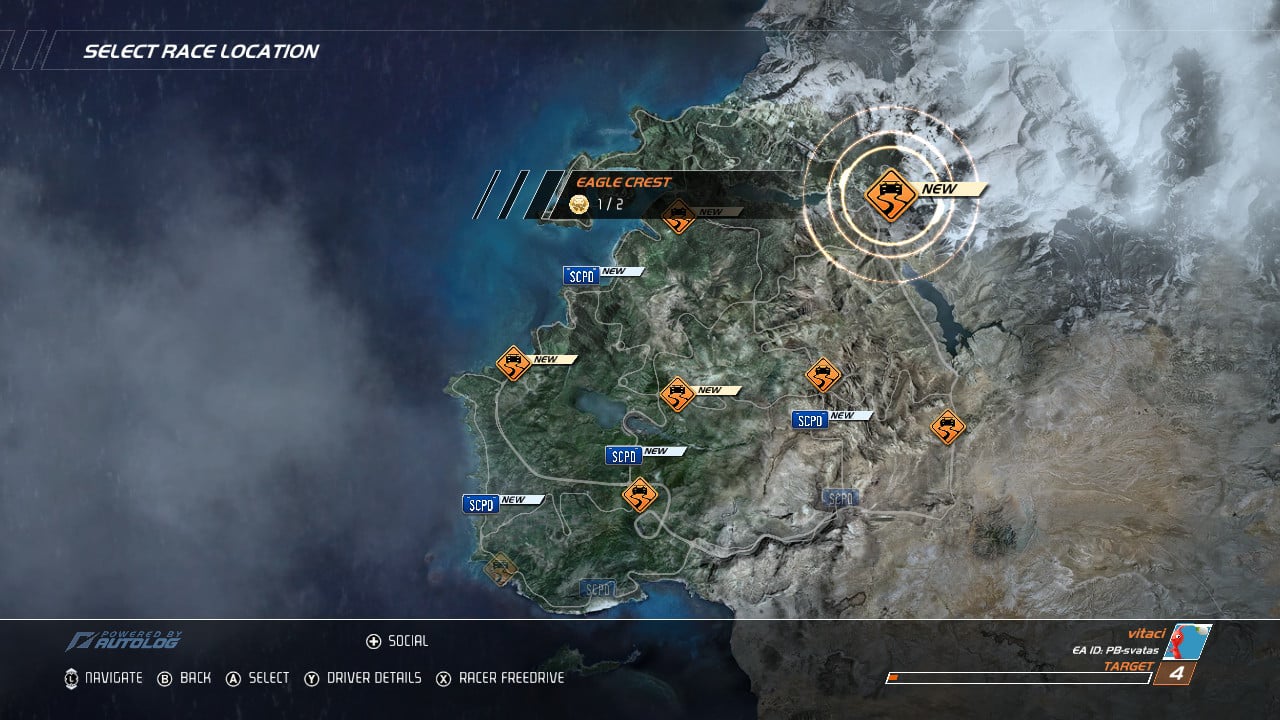The image size is (1280, 720).
Task: Open Driver Details
Action: (x=363, y=677)
